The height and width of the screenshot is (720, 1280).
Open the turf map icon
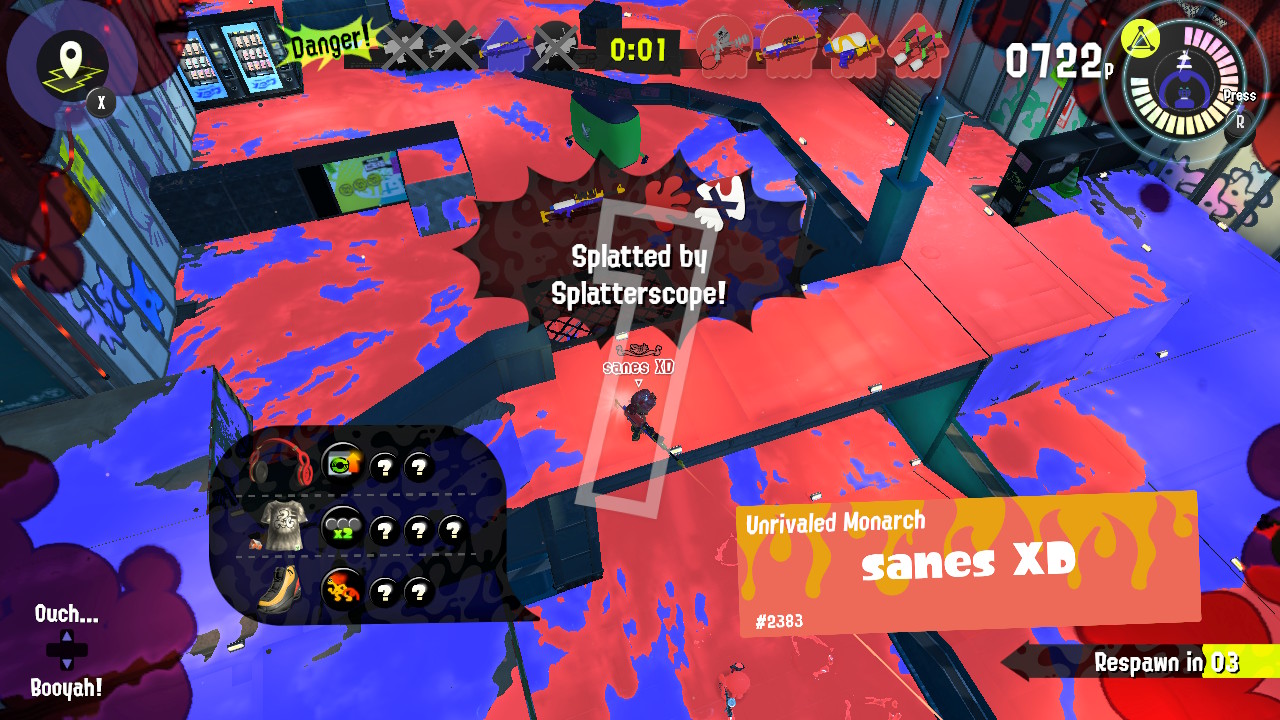pyautogui.click(x=72, y=62)
